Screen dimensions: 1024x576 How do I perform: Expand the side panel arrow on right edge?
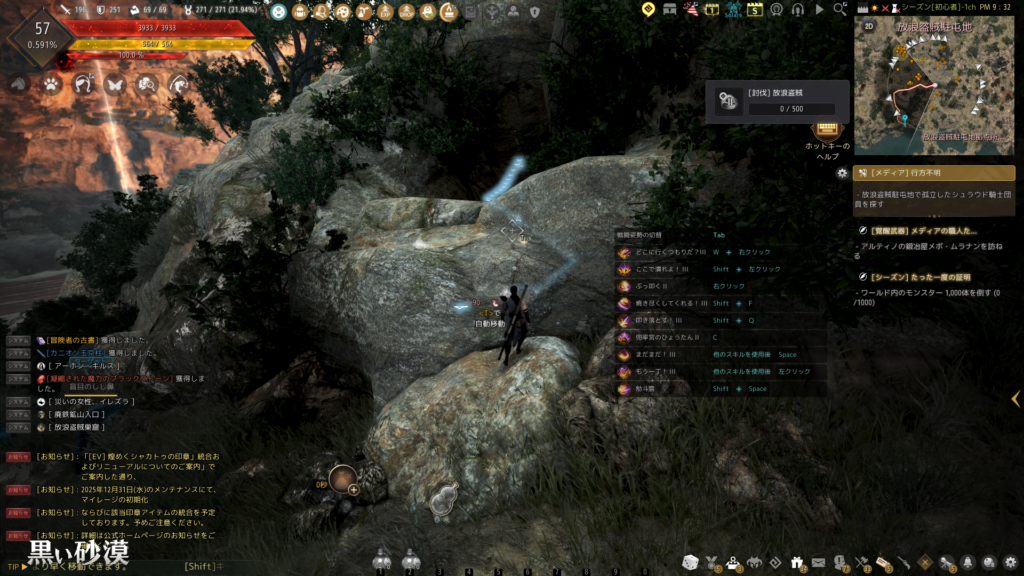1016,399
